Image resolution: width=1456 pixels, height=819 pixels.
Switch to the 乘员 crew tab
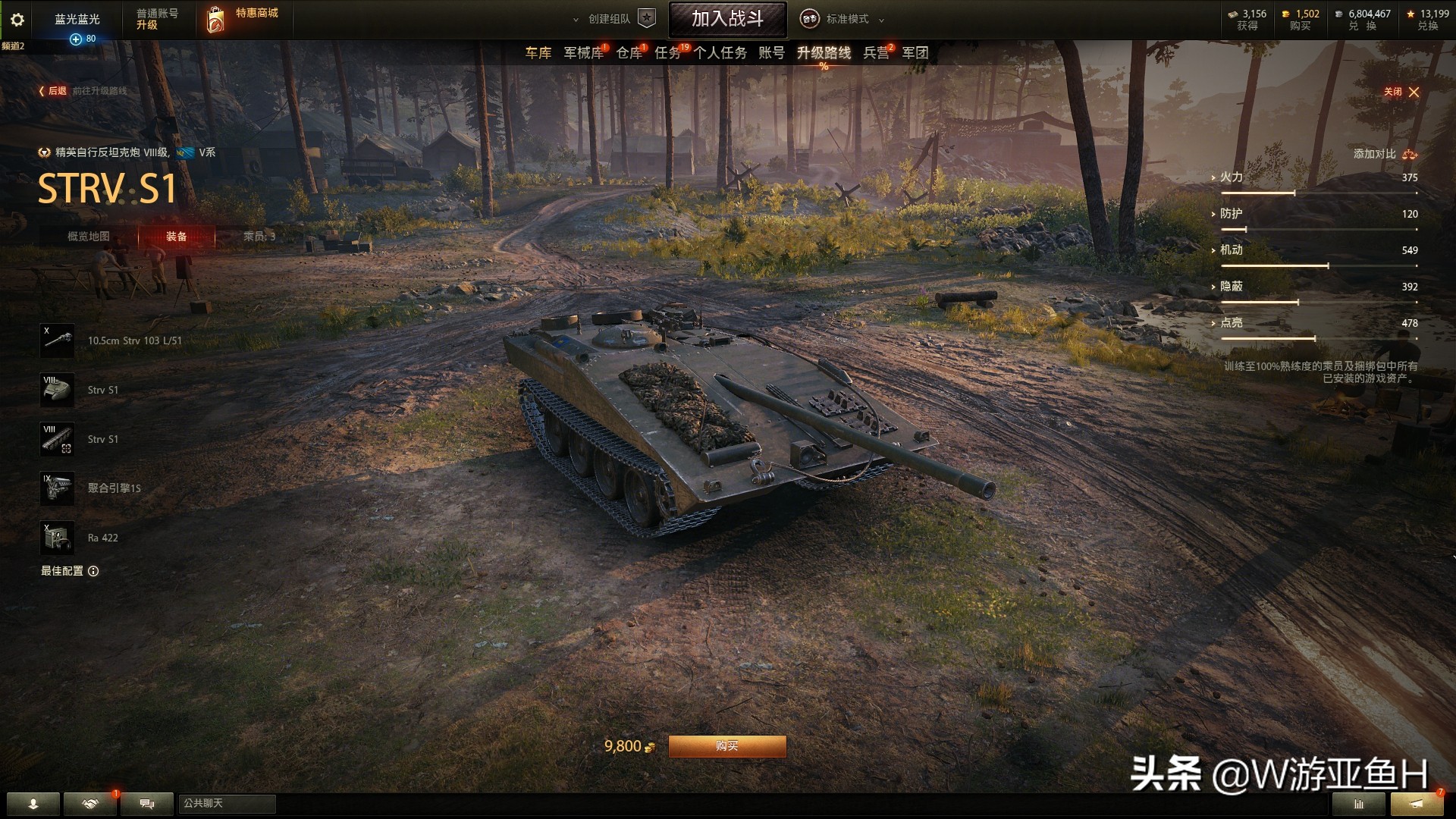click(259, 237)
